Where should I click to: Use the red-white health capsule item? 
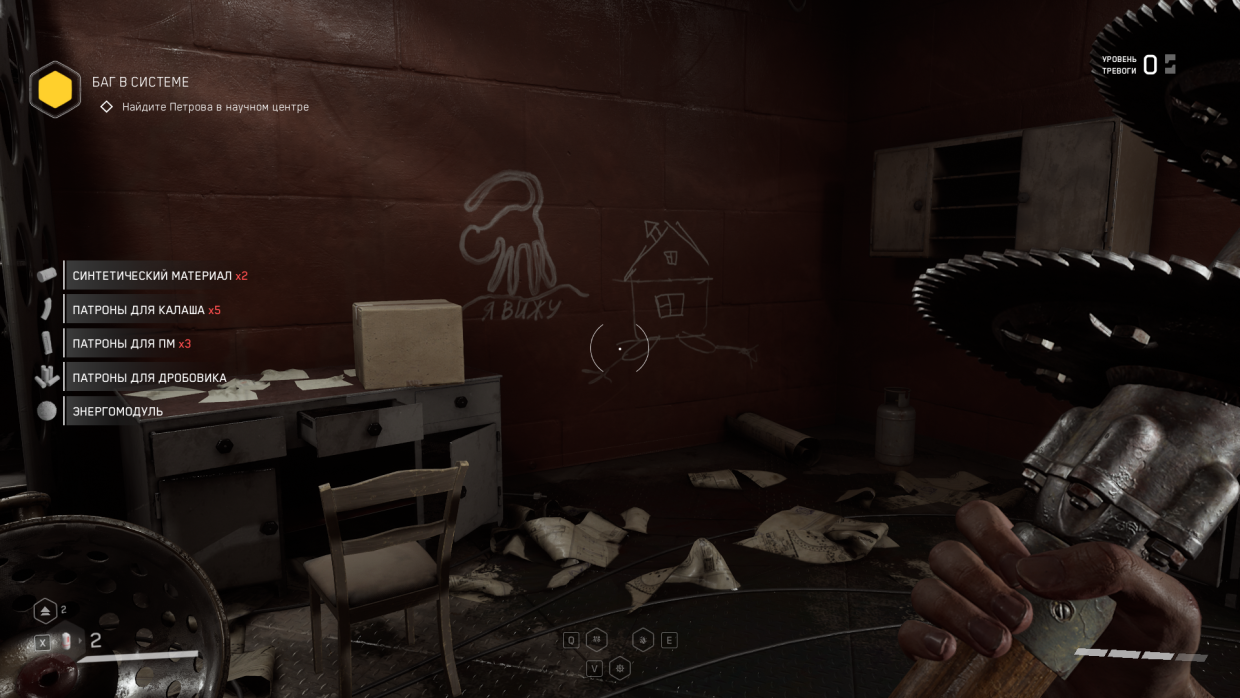point(67,641)
